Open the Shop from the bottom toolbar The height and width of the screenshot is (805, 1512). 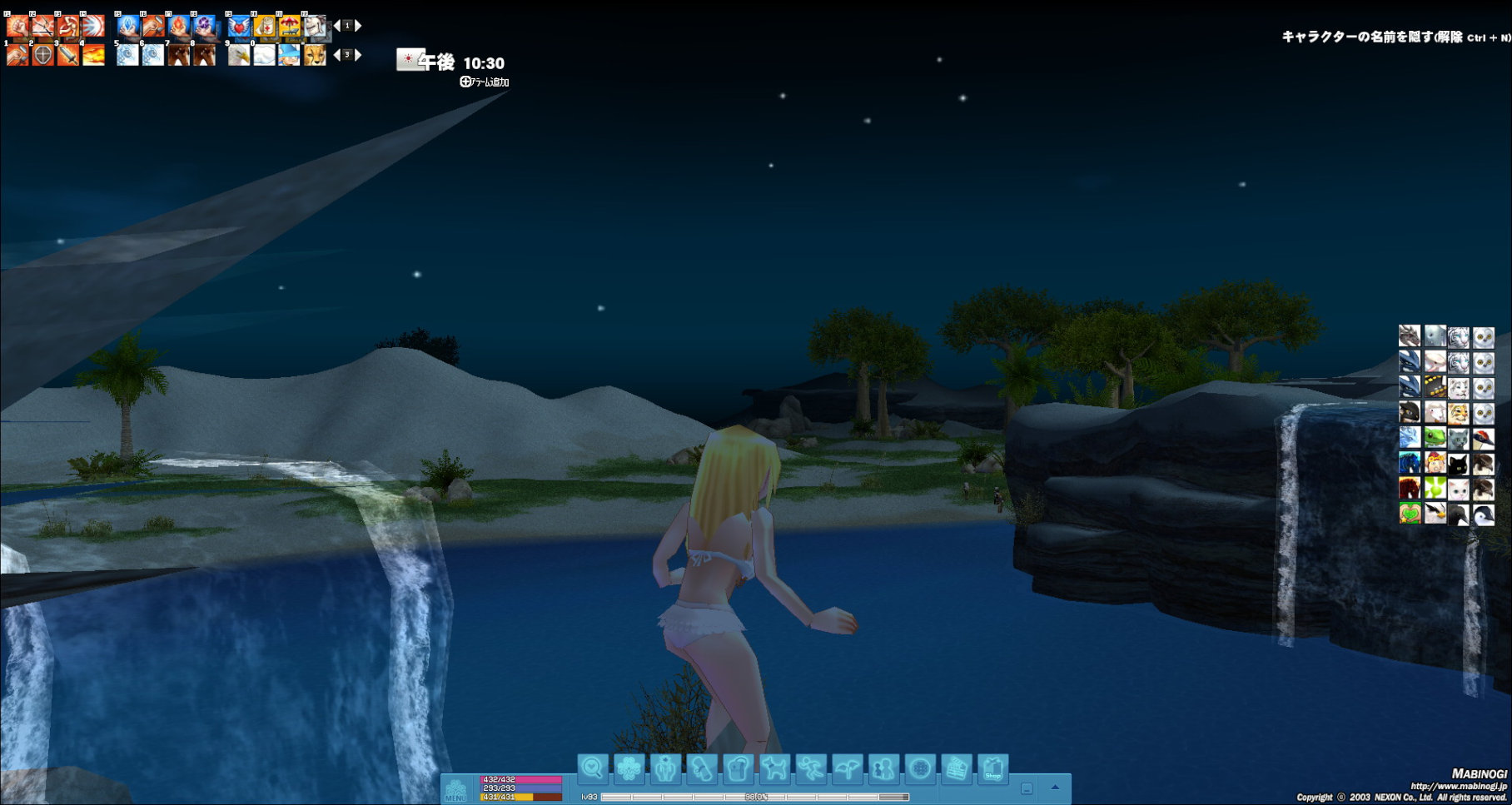[992, 768]
